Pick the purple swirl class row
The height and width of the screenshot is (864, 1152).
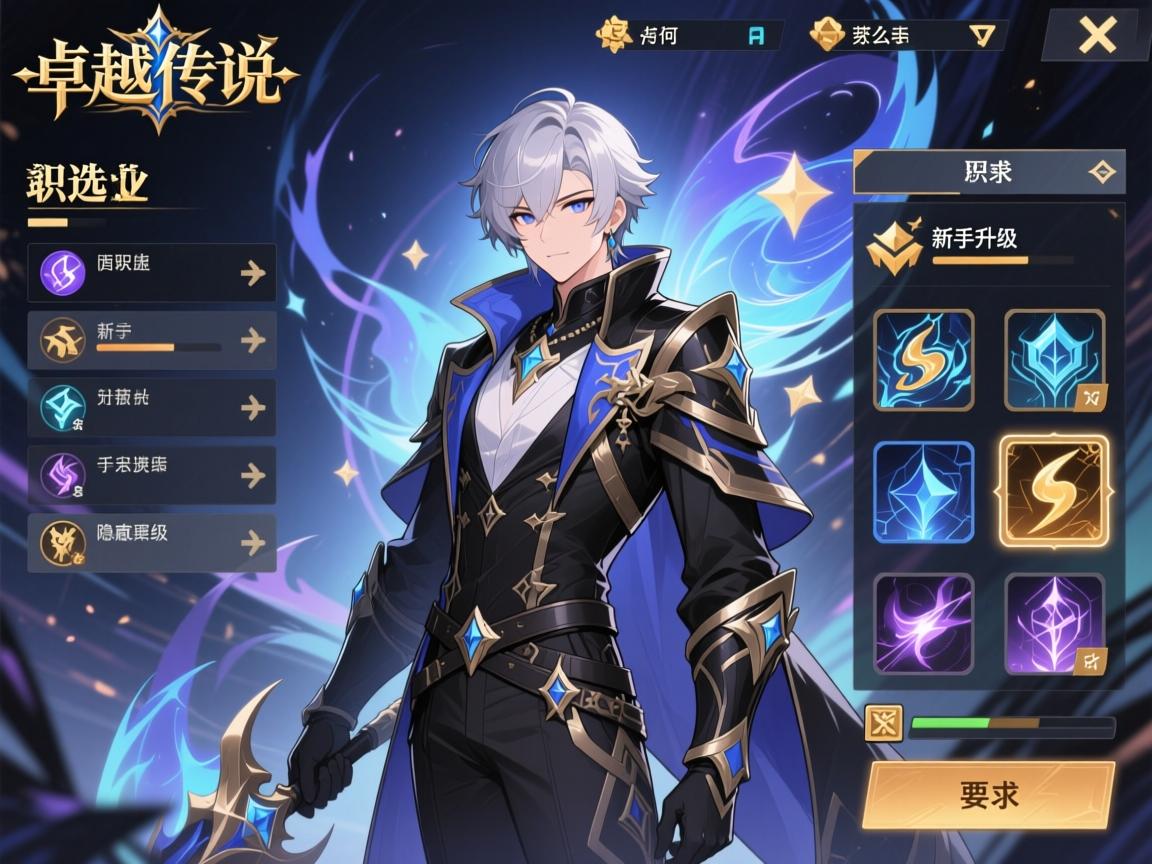point(152,475)
